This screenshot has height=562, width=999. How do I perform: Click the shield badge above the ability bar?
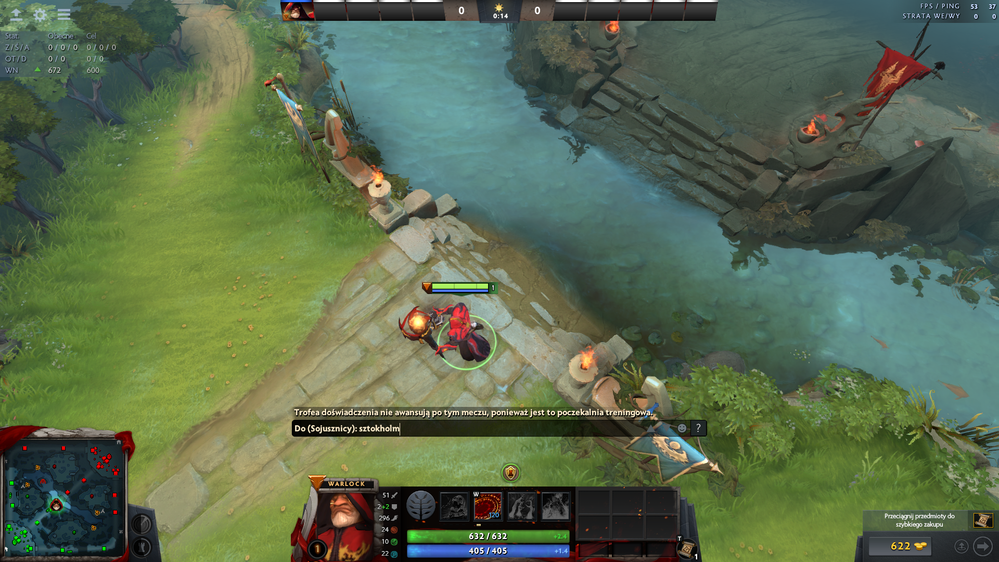pos(510,472)
